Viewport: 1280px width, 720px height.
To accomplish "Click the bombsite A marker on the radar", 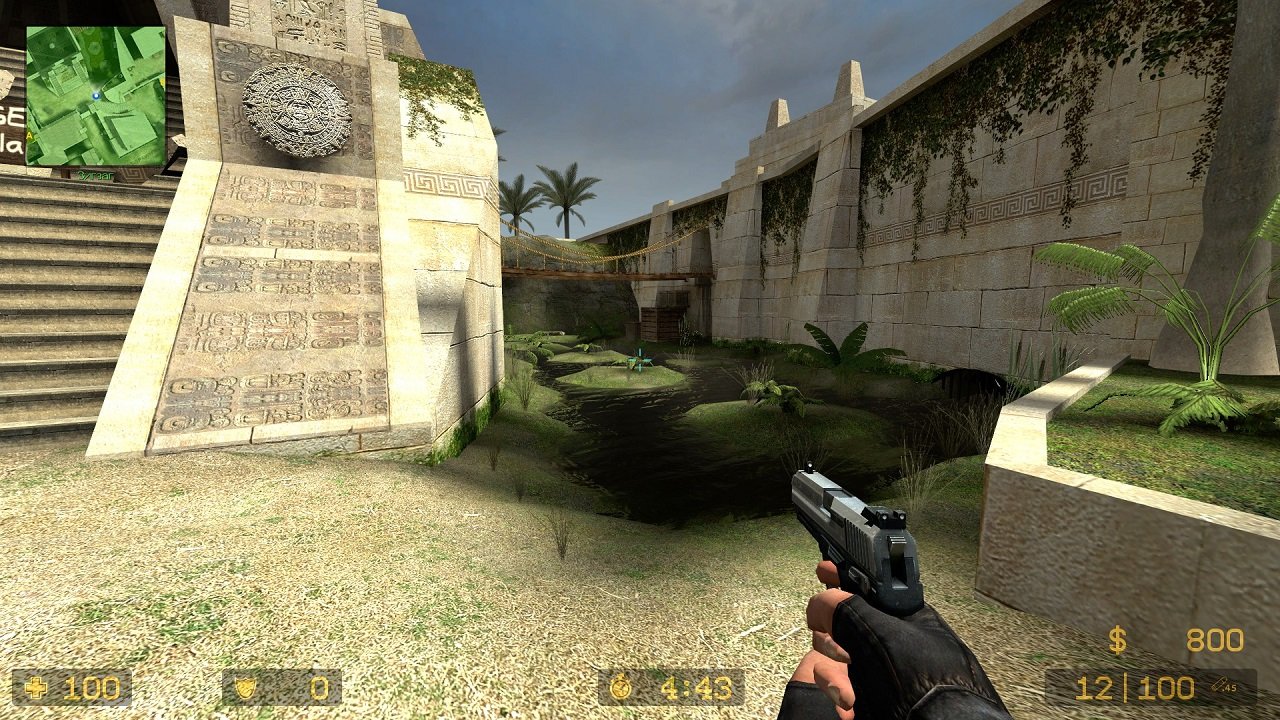I will click(x=28, y=135).
